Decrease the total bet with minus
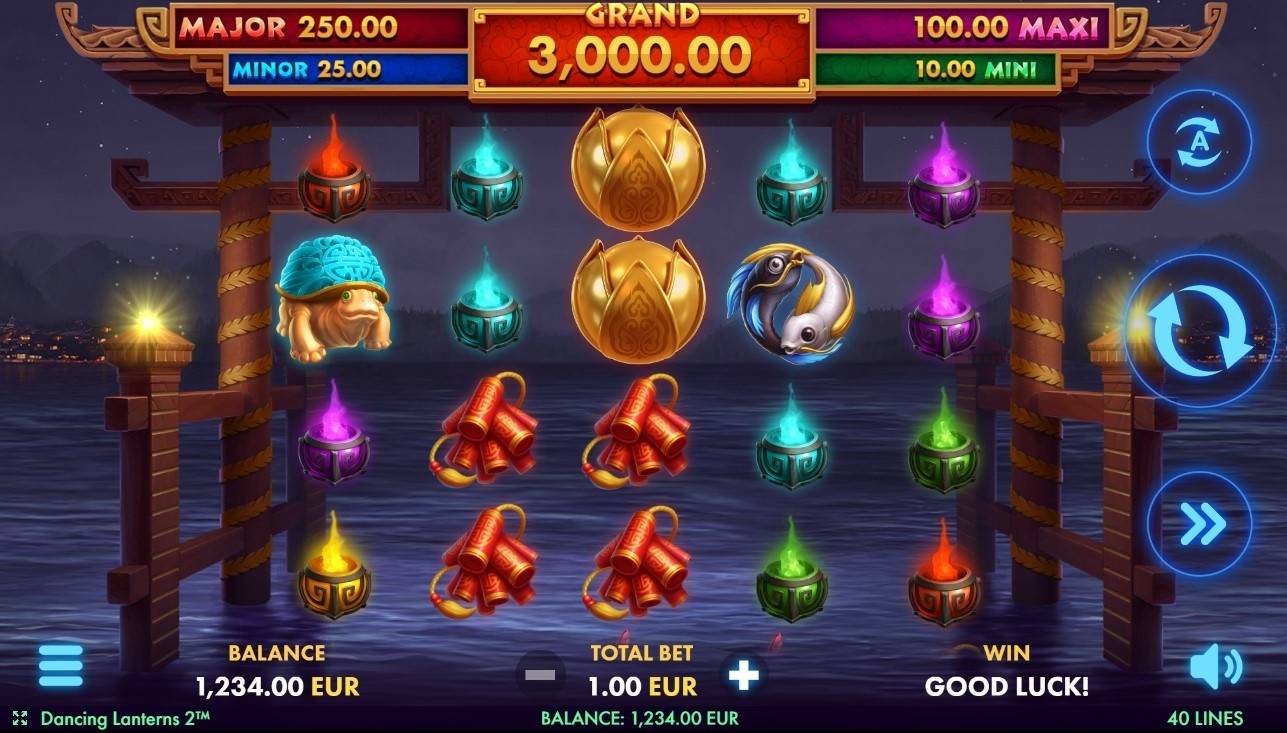The height and width of the screenshot is (733, 1287). tap(540, 675)
